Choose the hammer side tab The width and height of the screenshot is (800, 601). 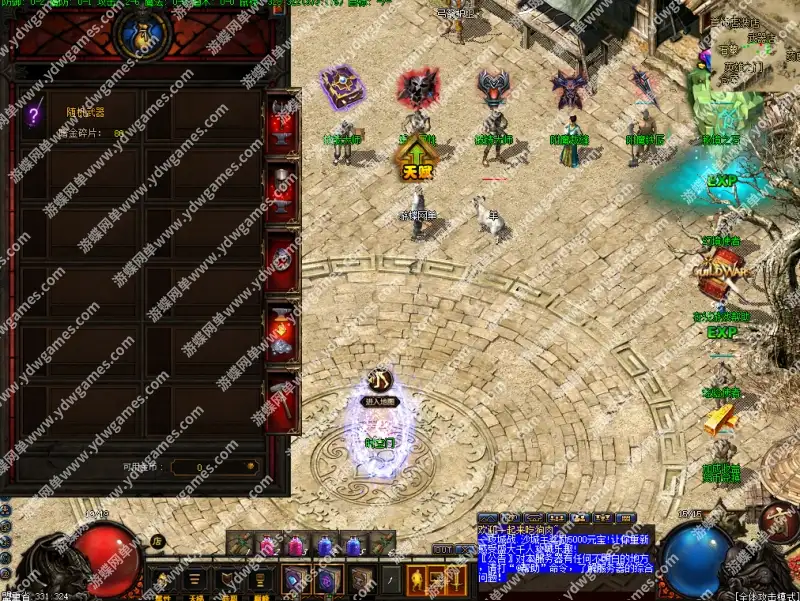click(x=282, y=400)
